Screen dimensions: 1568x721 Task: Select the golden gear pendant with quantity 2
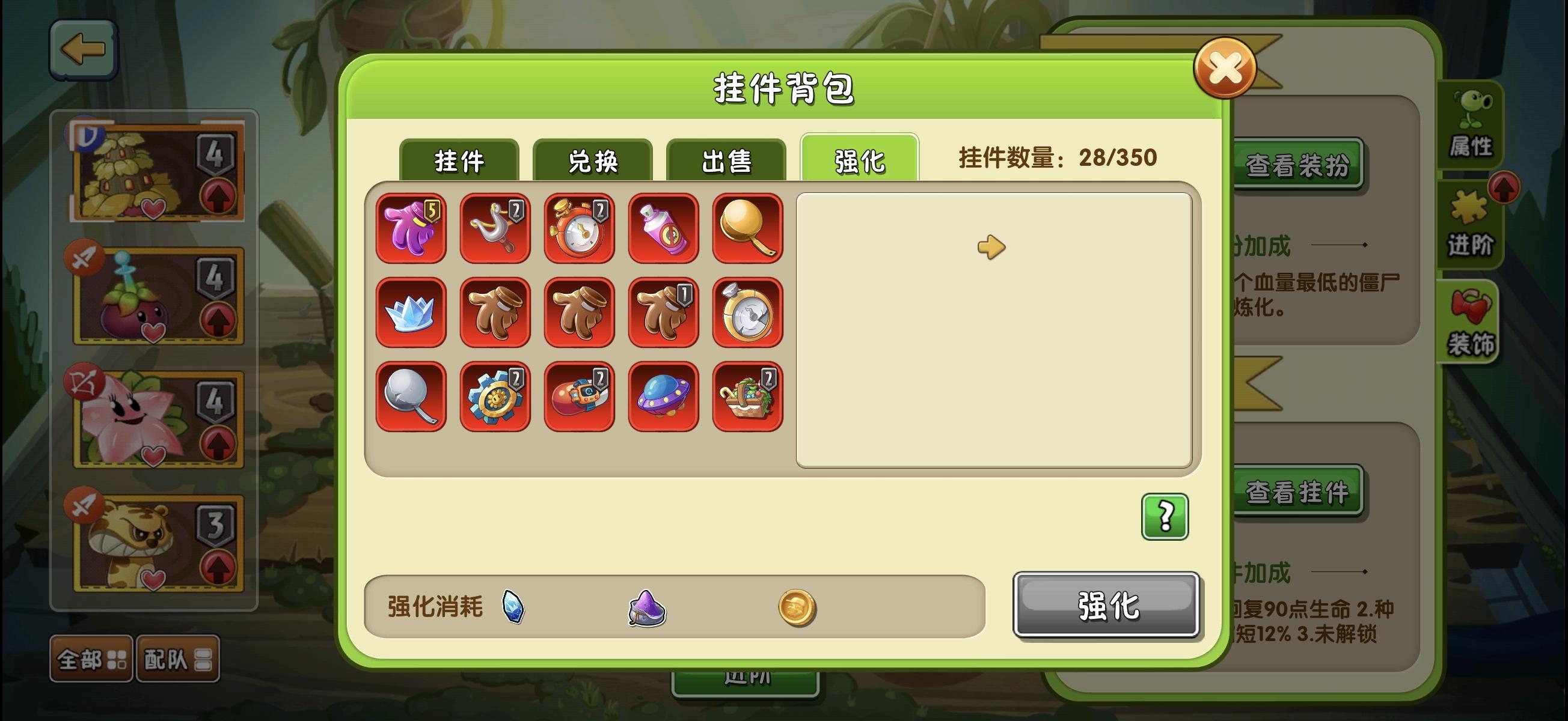click(495, 397)
